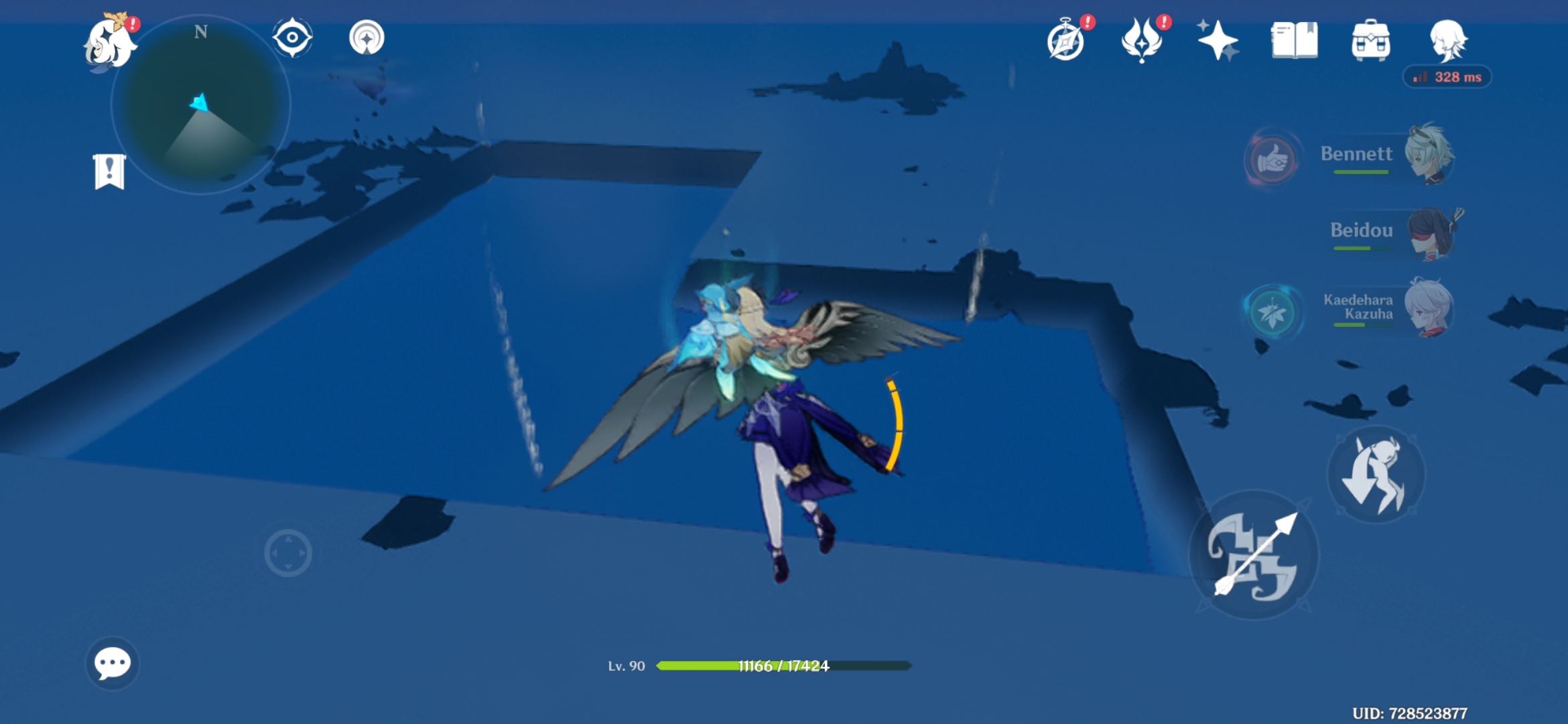The height and width of the screenshot is (724, 1568).
Task: Open the in-game chat
Action: 113,662
